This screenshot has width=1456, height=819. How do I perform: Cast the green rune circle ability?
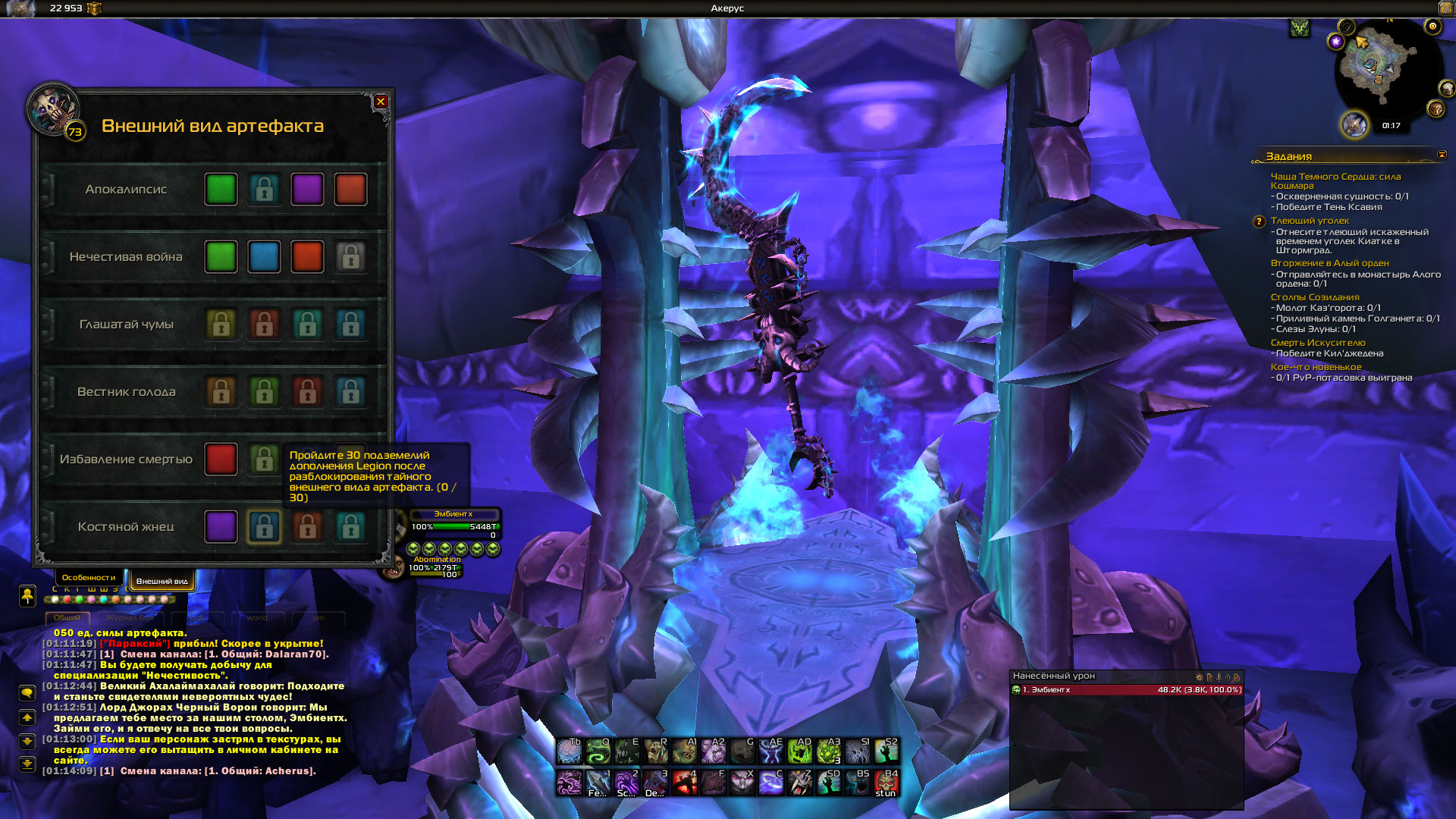pos(799,752)
